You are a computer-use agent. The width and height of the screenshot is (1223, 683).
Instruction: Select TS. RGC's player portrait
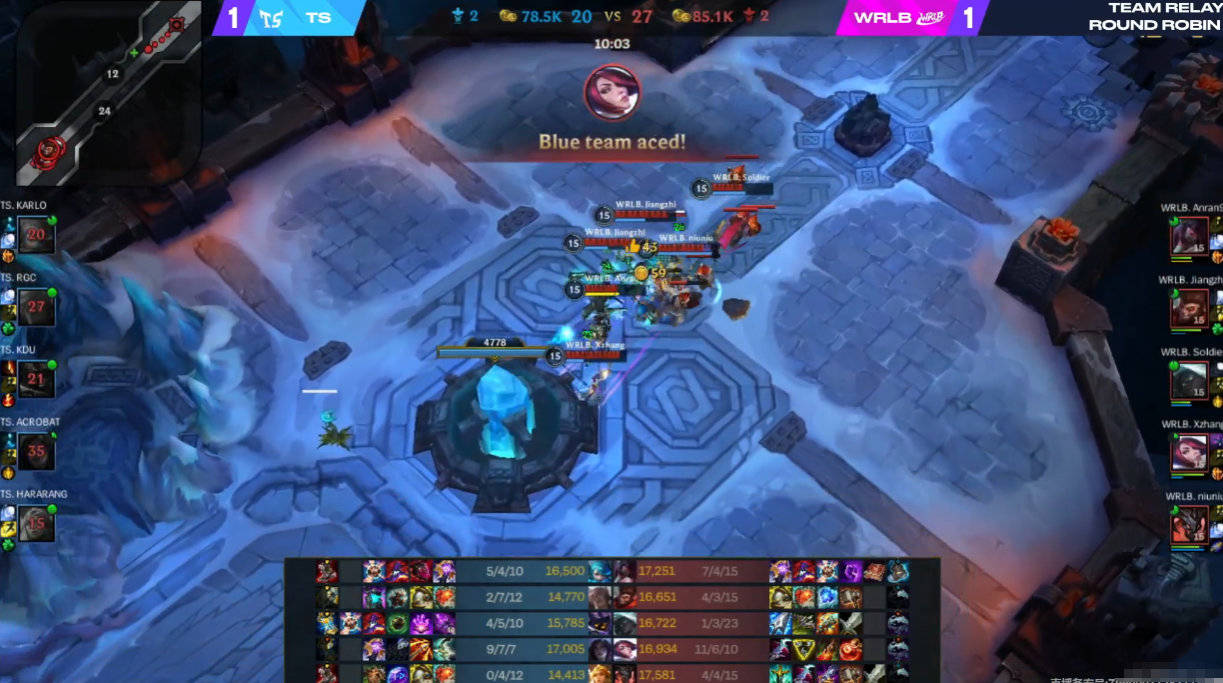[x=36, y=307]
